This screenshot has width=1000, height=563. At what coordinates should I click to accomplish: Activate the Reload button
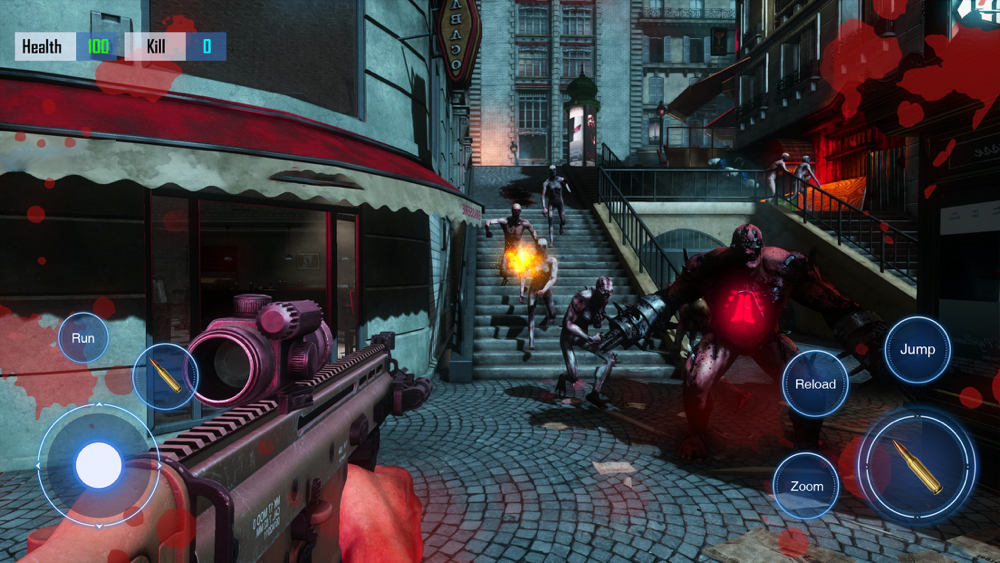(x=815, y=384)
